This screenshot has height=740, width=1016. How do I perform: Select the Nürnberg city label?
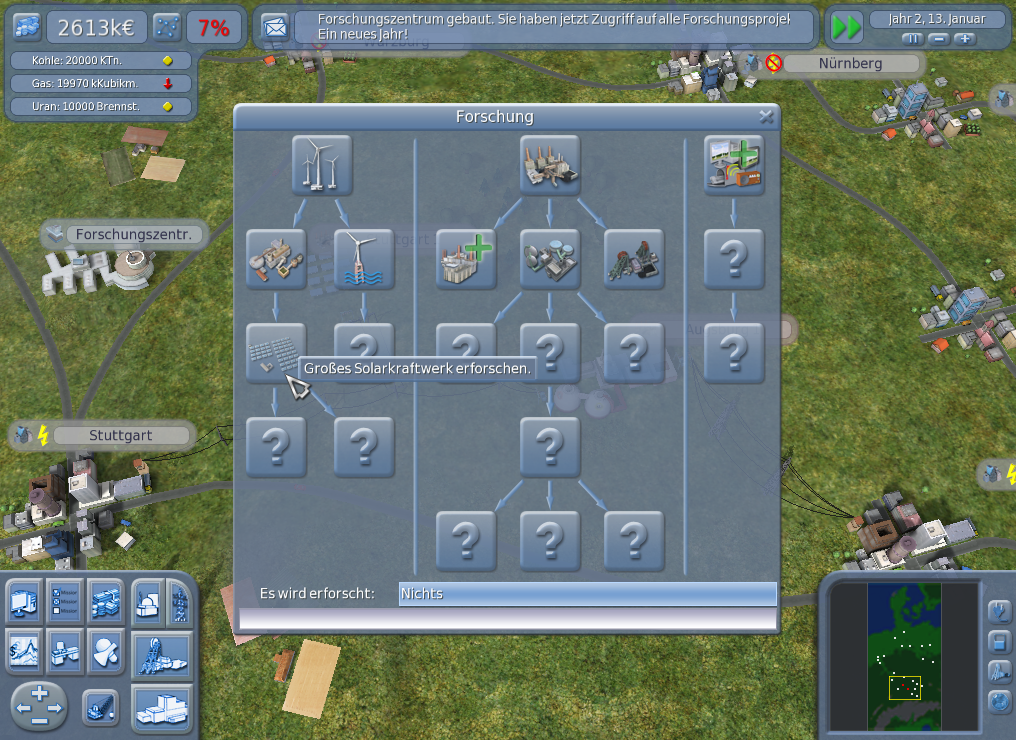pyautogui.click(x=850, y=64)
